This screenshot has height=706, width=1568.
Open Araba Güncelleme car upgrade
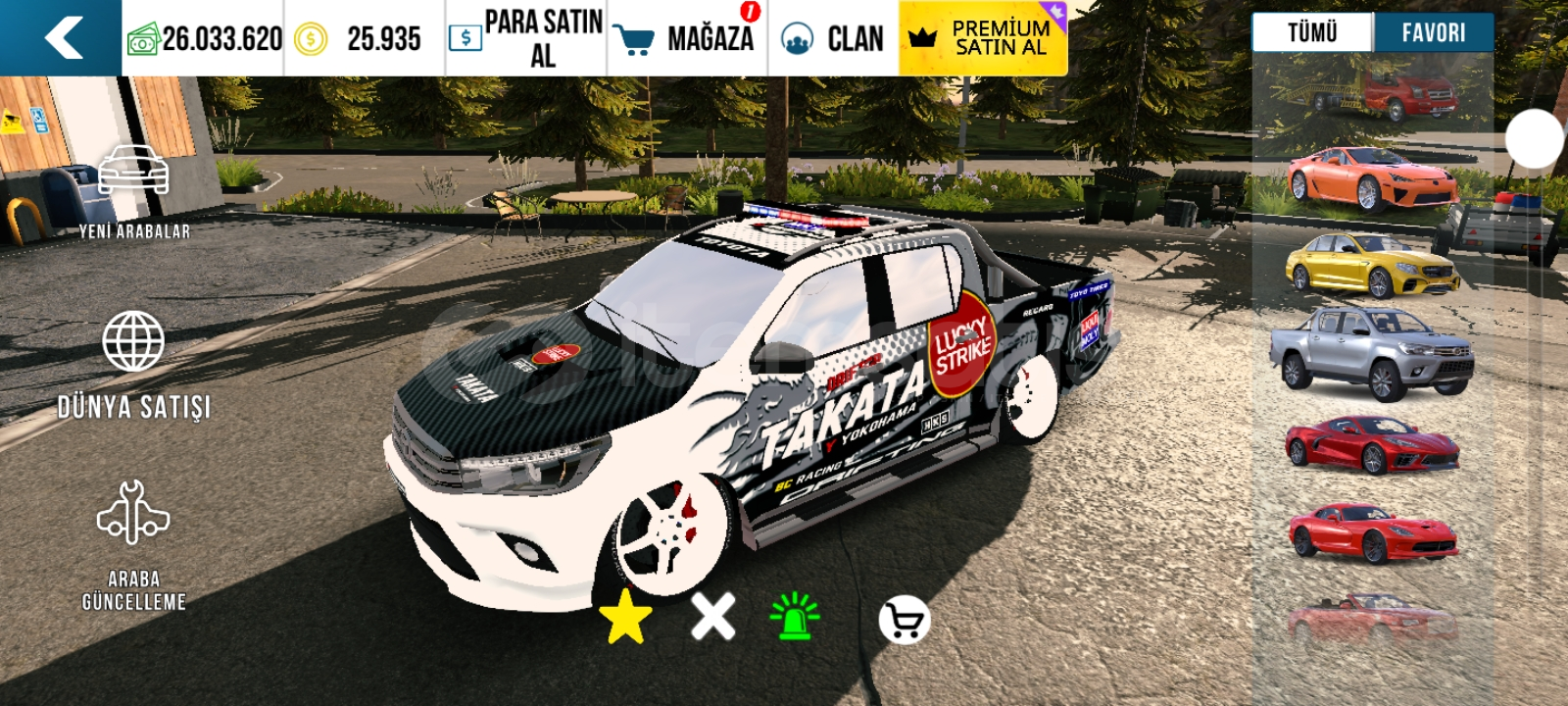(x=134, y=545)
